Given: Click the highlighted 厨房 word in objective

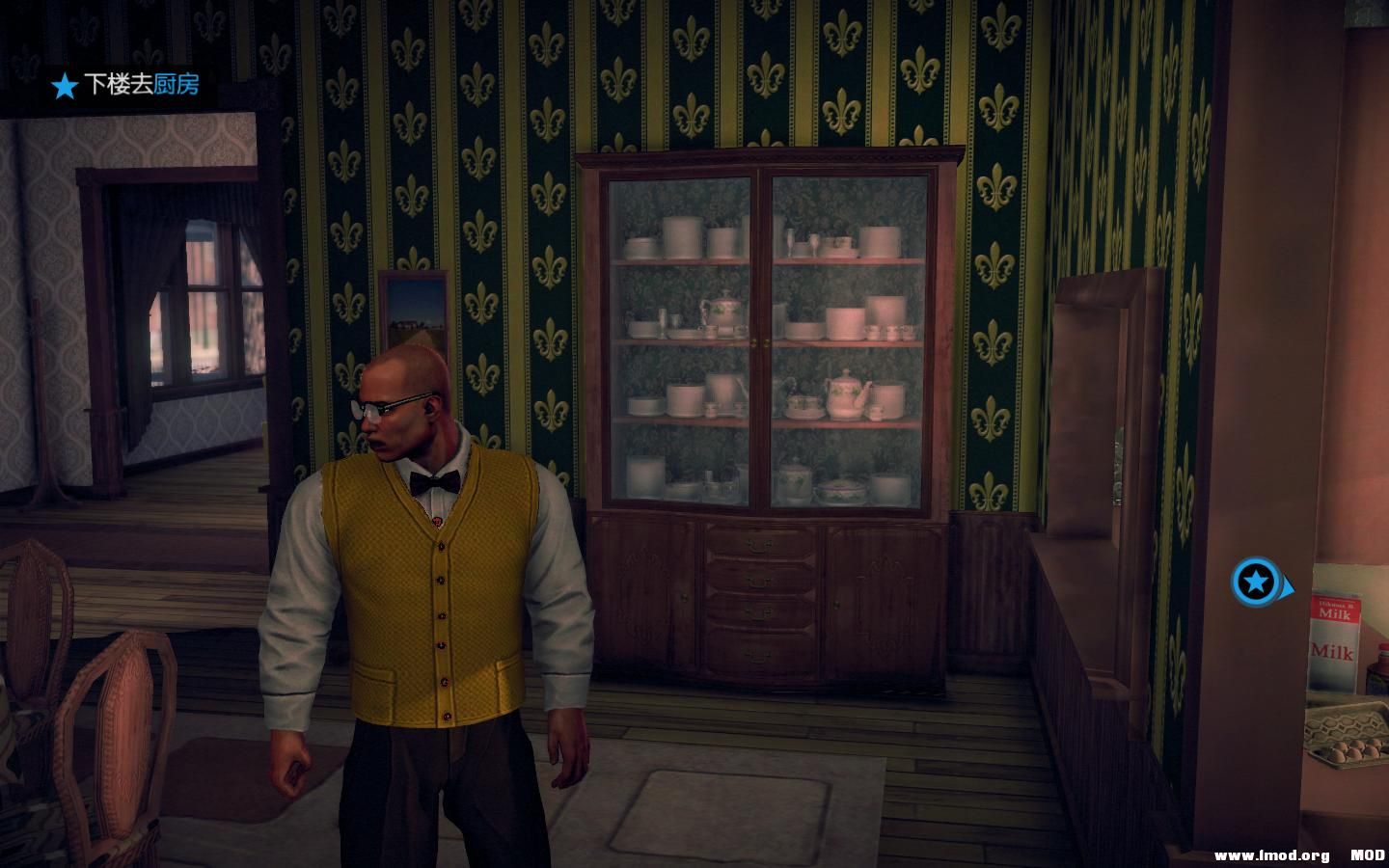Looking at the screenshot, I should [x=178, y=87].
